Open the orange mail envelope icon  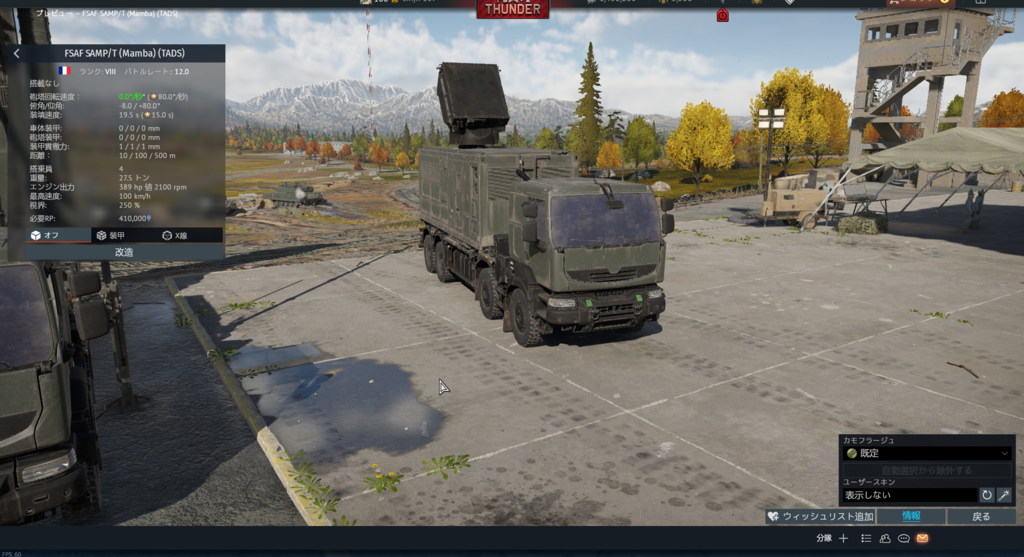[x=922, y=538]
